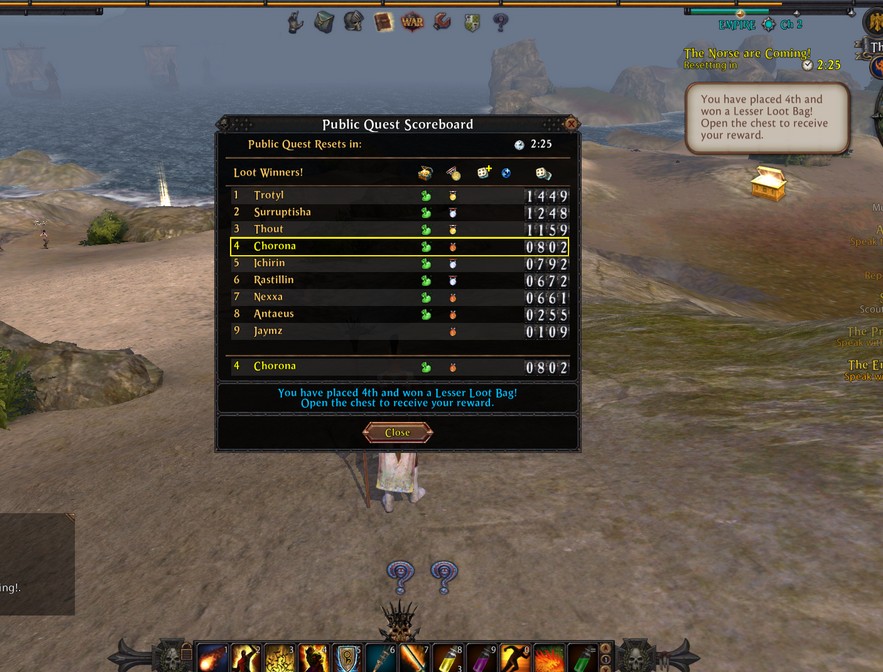Open the character sheet helmet icon
Screen dimensions: 883x672
point(353,22)
